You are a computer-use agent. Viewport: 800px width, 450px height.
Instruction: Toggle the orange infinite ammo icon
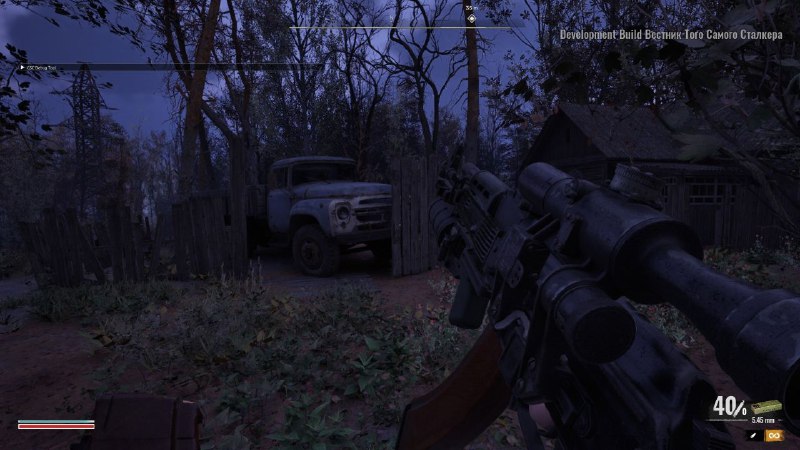[x=774, y=435]
